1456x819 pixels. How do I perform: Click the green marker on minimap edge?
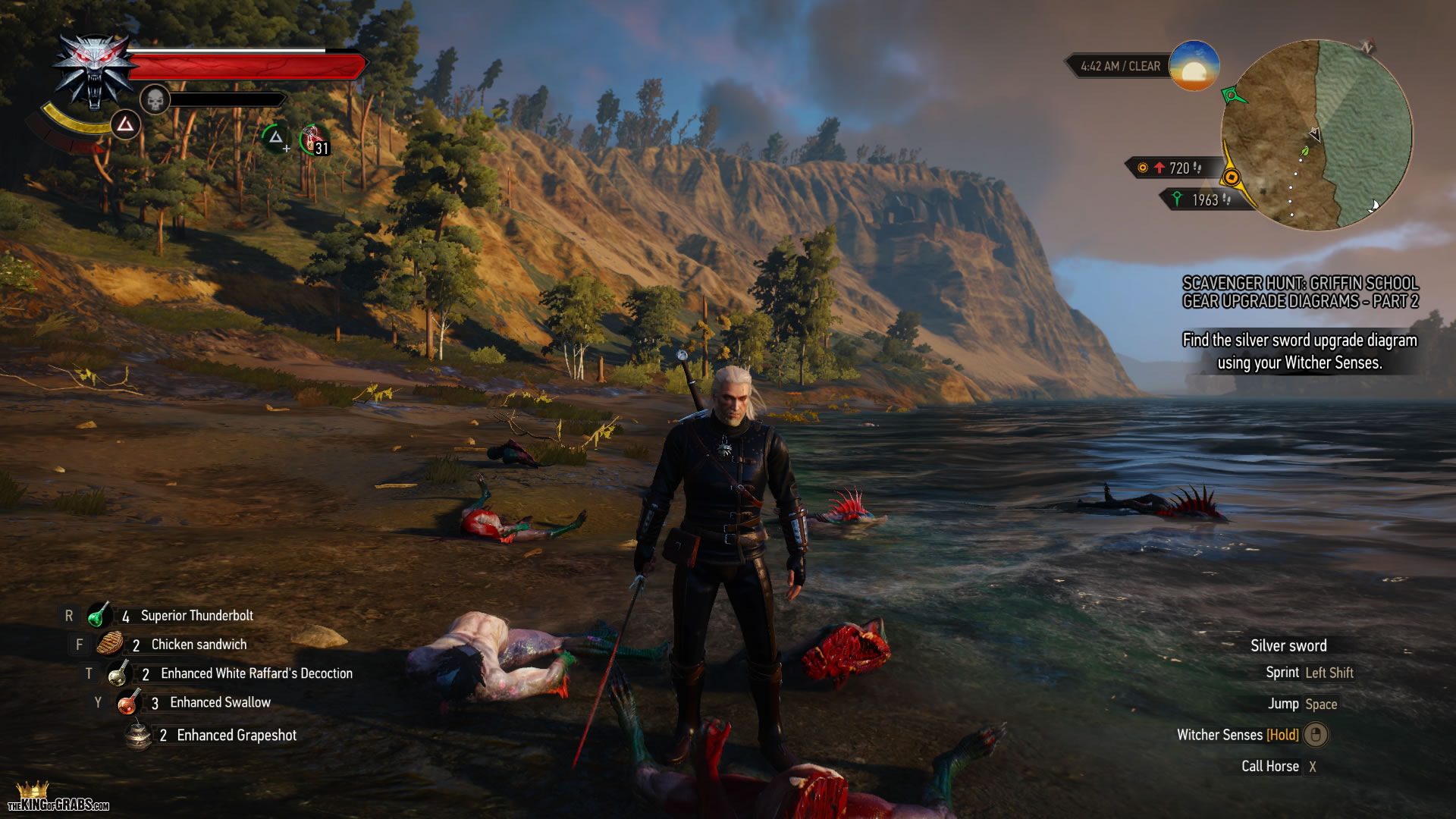point(1233,96)
